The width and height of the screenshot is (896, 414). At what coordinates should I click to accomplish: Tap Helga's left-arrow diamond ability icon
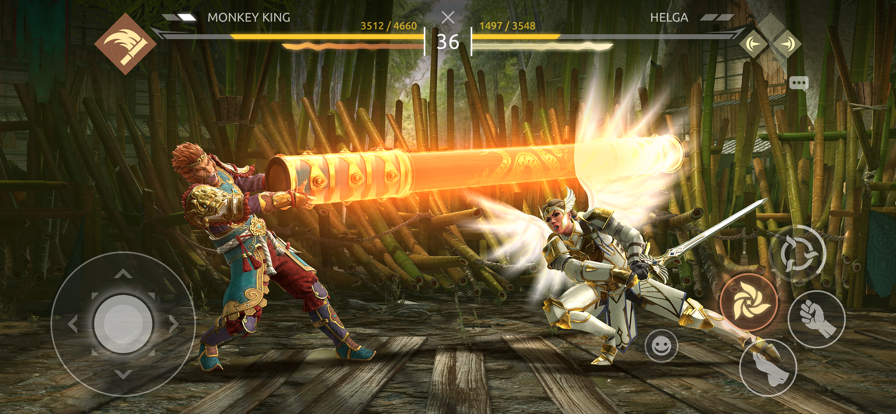[754, 44]
